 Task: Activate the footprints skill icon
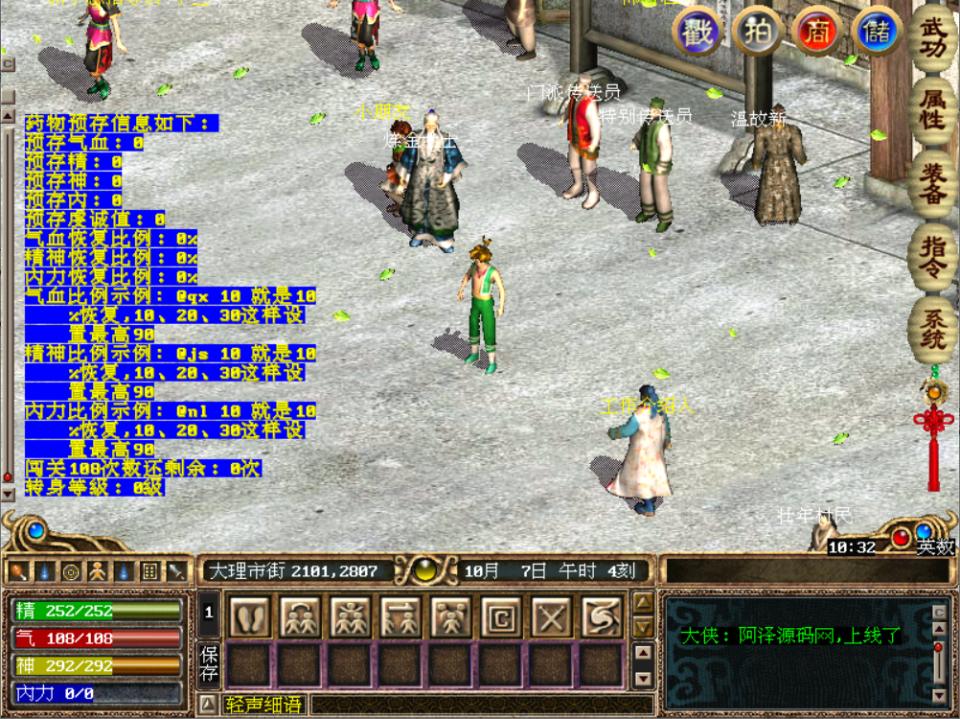(x=250, y=617)
